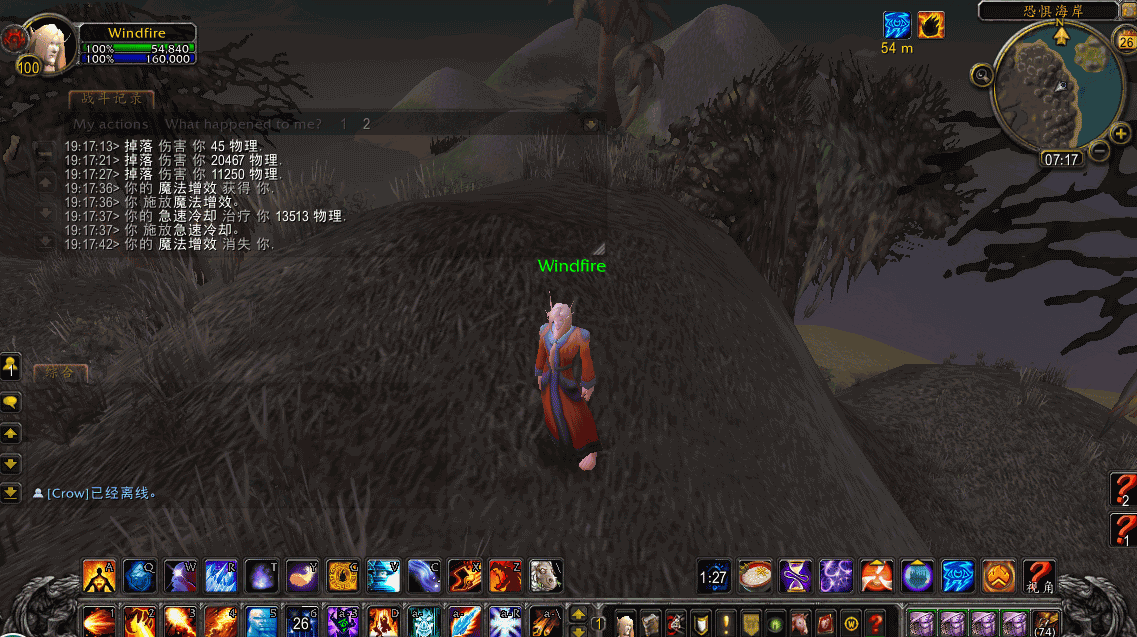
Task: Open the calendar showing day 26
Action: point(1124,41)
